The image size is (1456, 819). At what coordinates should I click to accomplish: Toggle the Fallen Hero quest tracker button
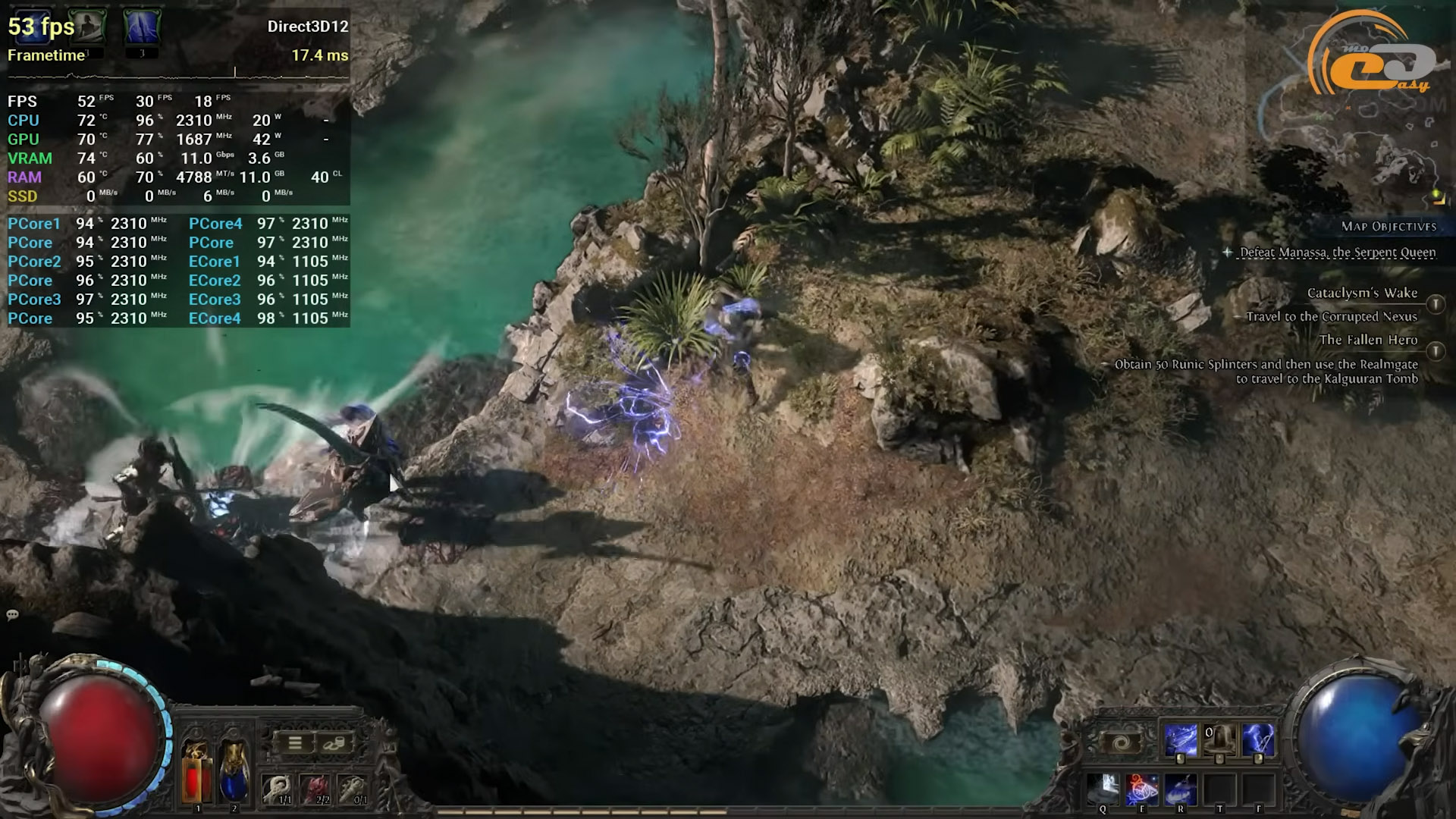pos(1435,351)
